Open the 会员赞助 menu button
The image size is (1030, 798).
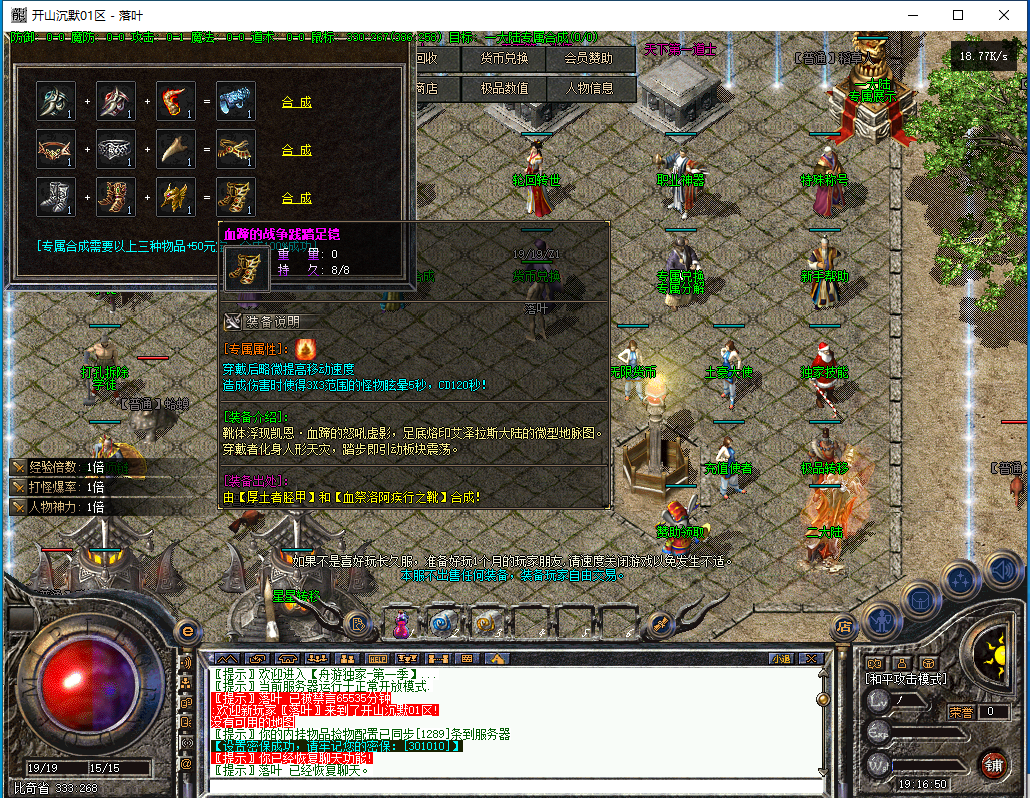coord(589,59)
